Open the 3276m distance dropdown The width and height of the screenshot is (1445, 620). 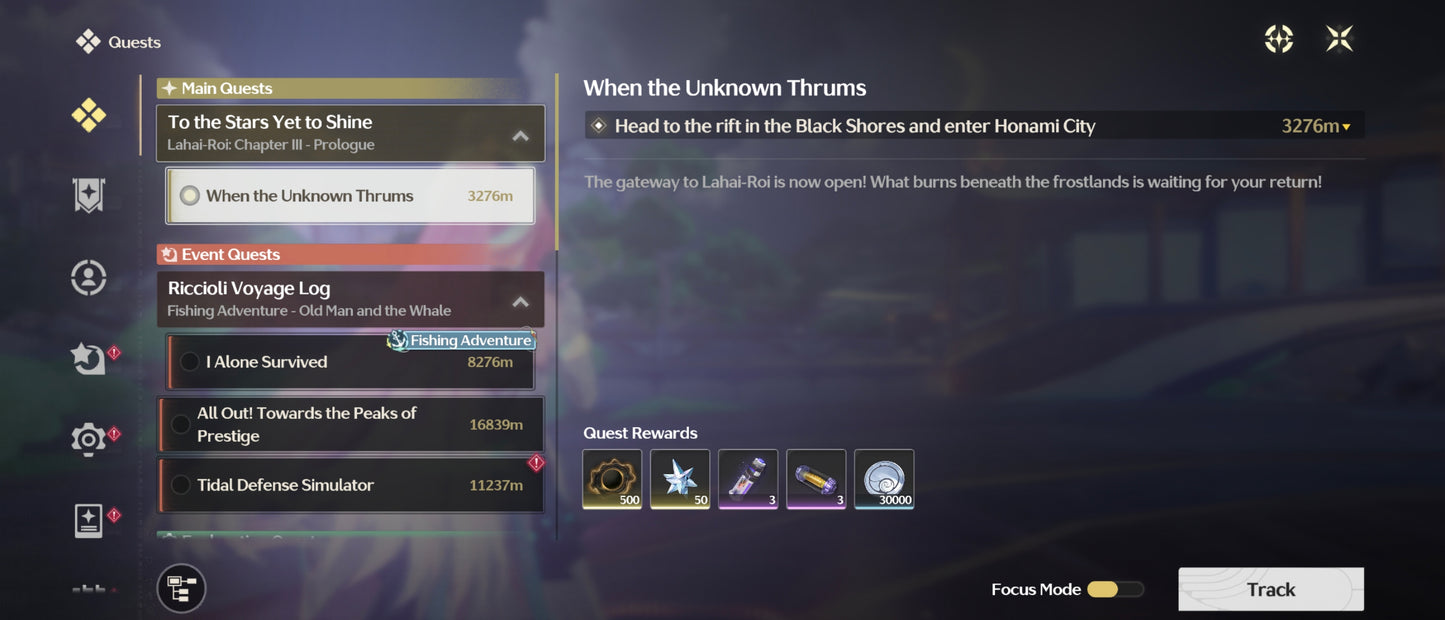(x=1316, y=126)
